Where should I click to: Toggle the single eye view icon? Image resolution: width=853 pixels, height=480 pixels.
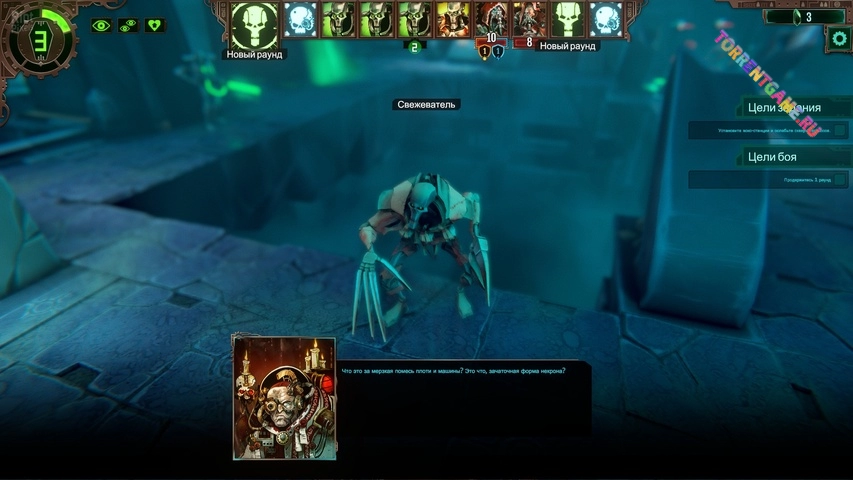pos(101,26)
